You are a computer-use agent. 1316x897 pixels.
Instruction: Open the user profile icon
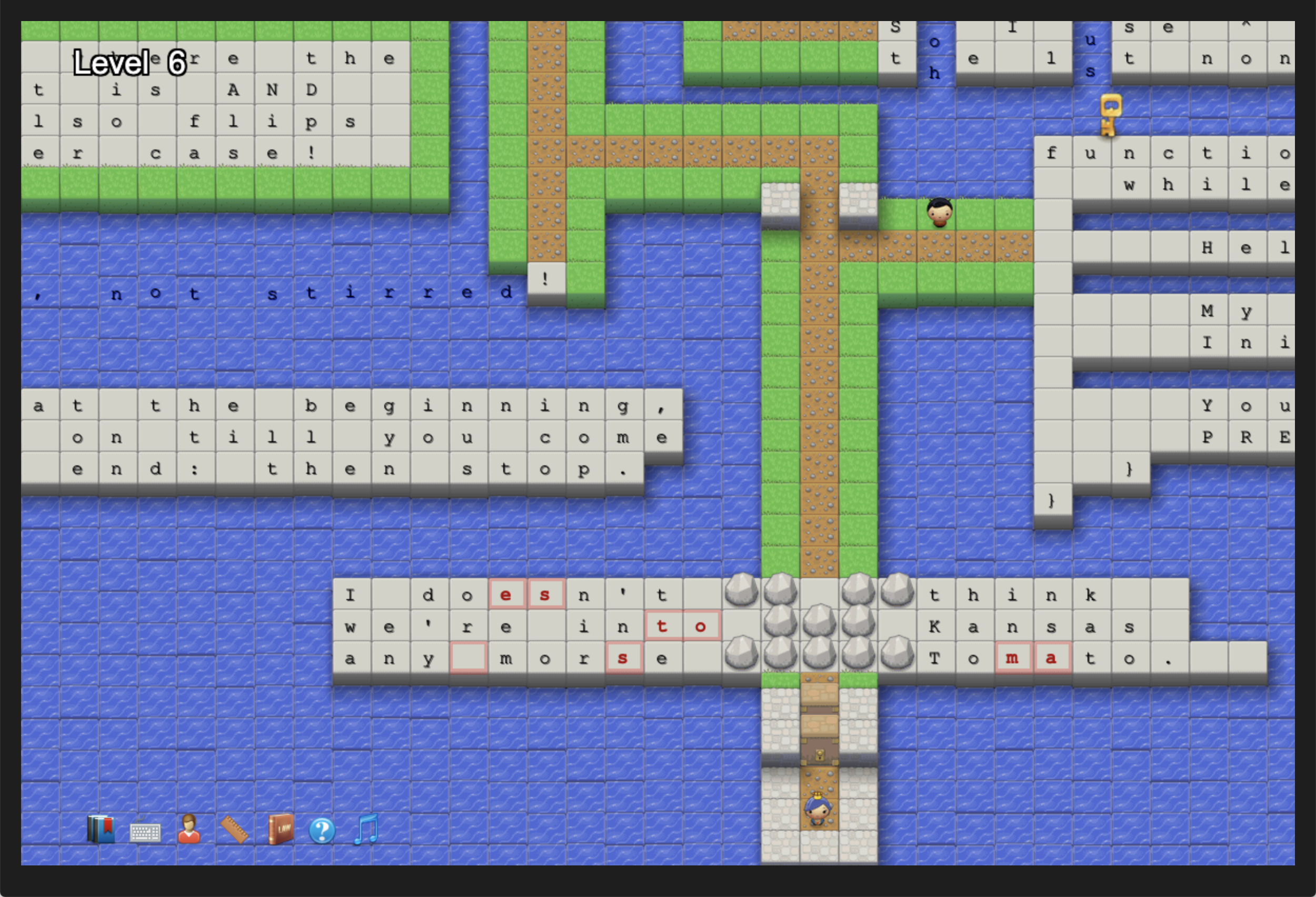point(188,830)
